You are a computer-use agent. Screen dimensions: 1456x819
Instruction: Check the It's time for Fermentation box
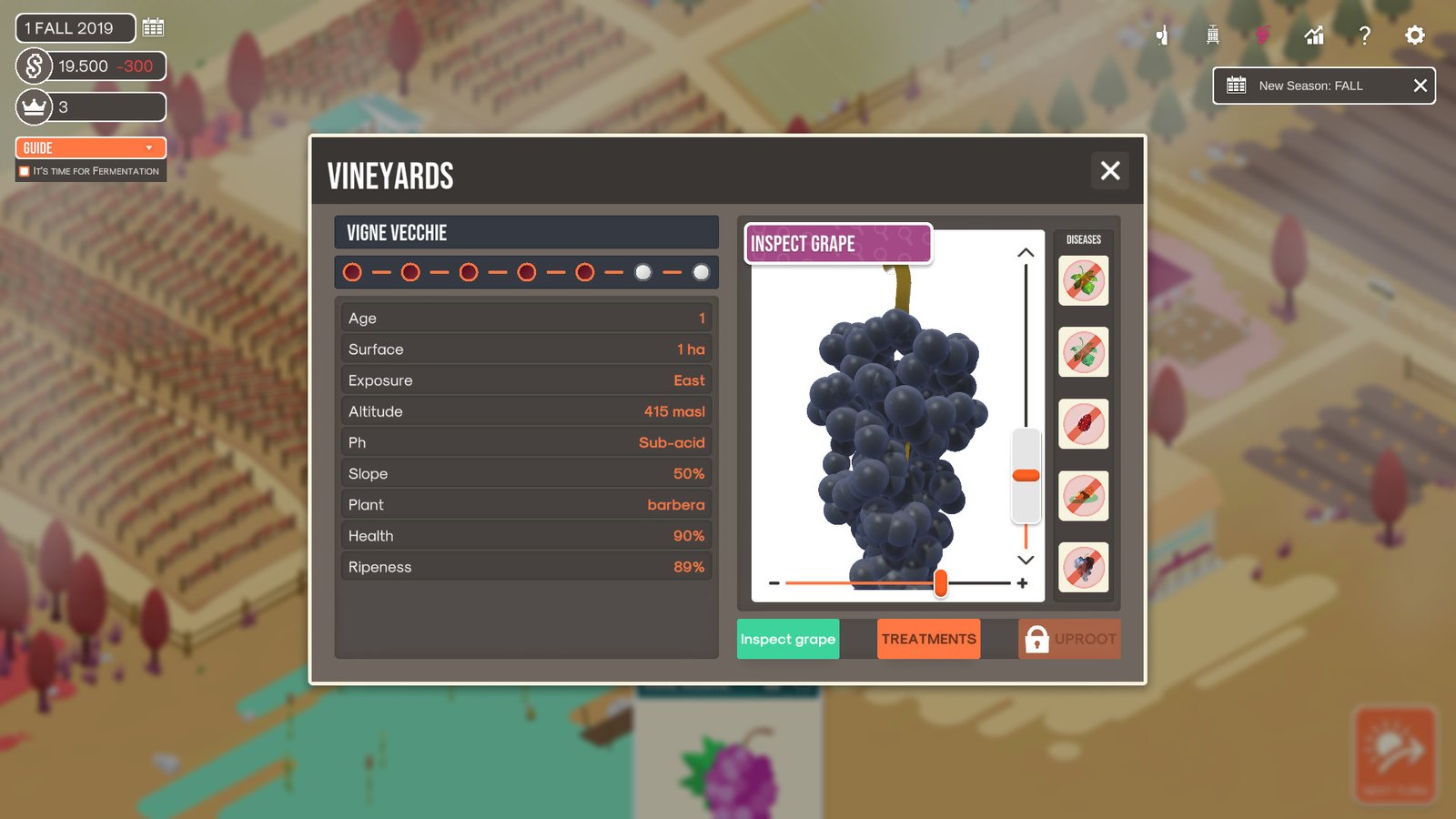click(23, 170)
